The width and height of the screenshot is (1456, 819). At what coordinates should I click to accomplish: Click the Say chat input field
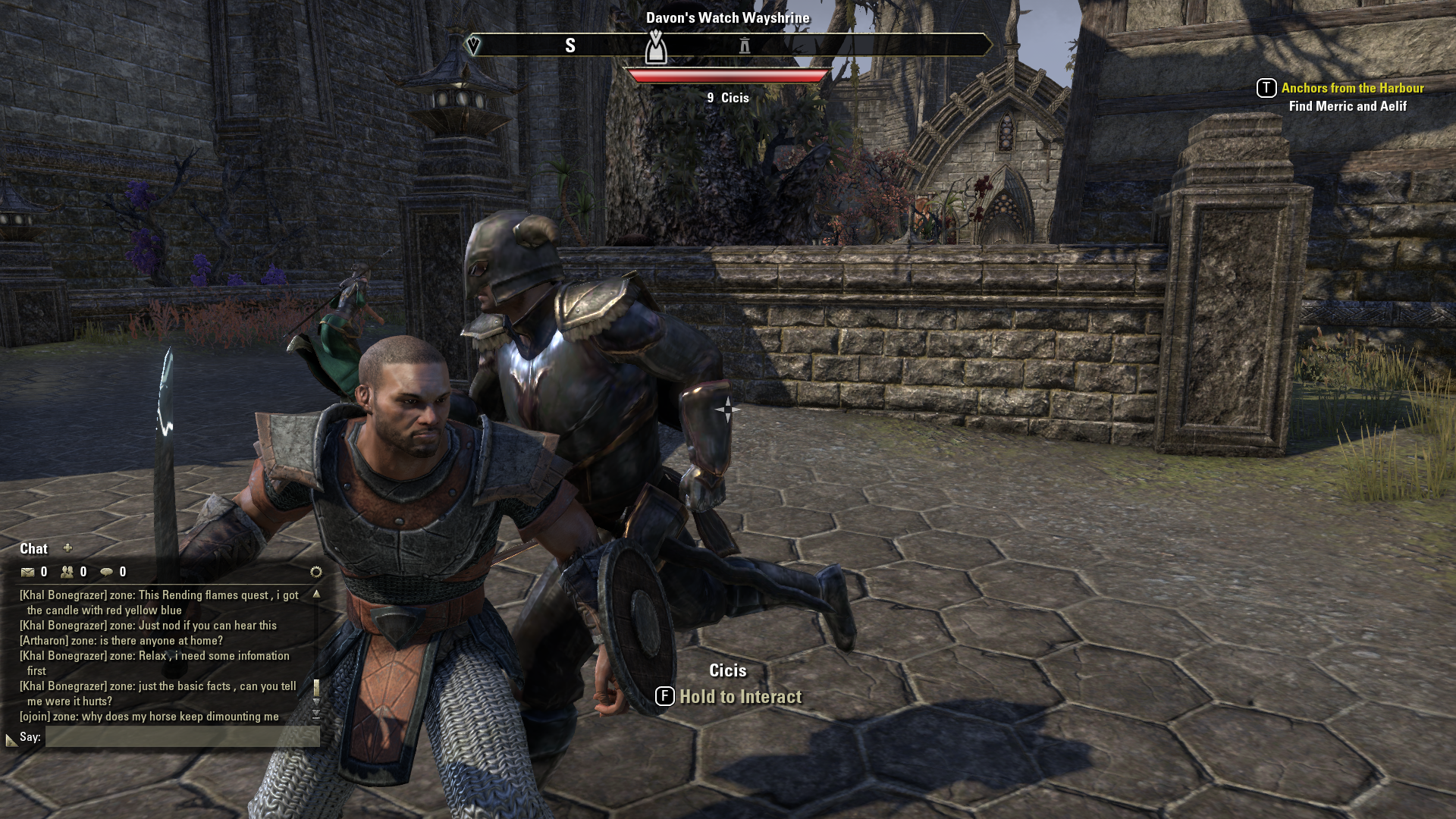click(x=182, y=736)
